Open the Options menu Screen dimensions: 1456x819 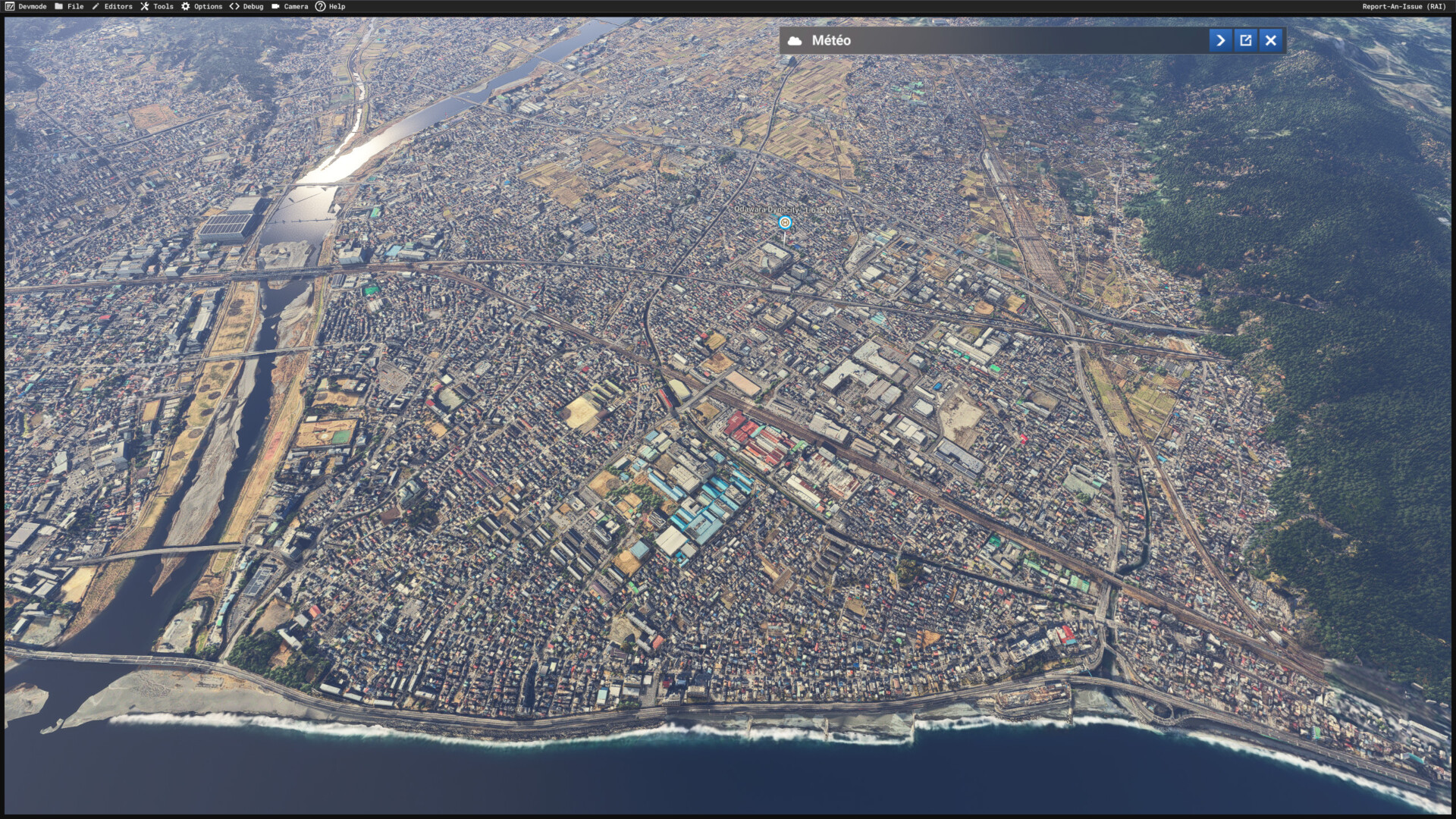202,6
